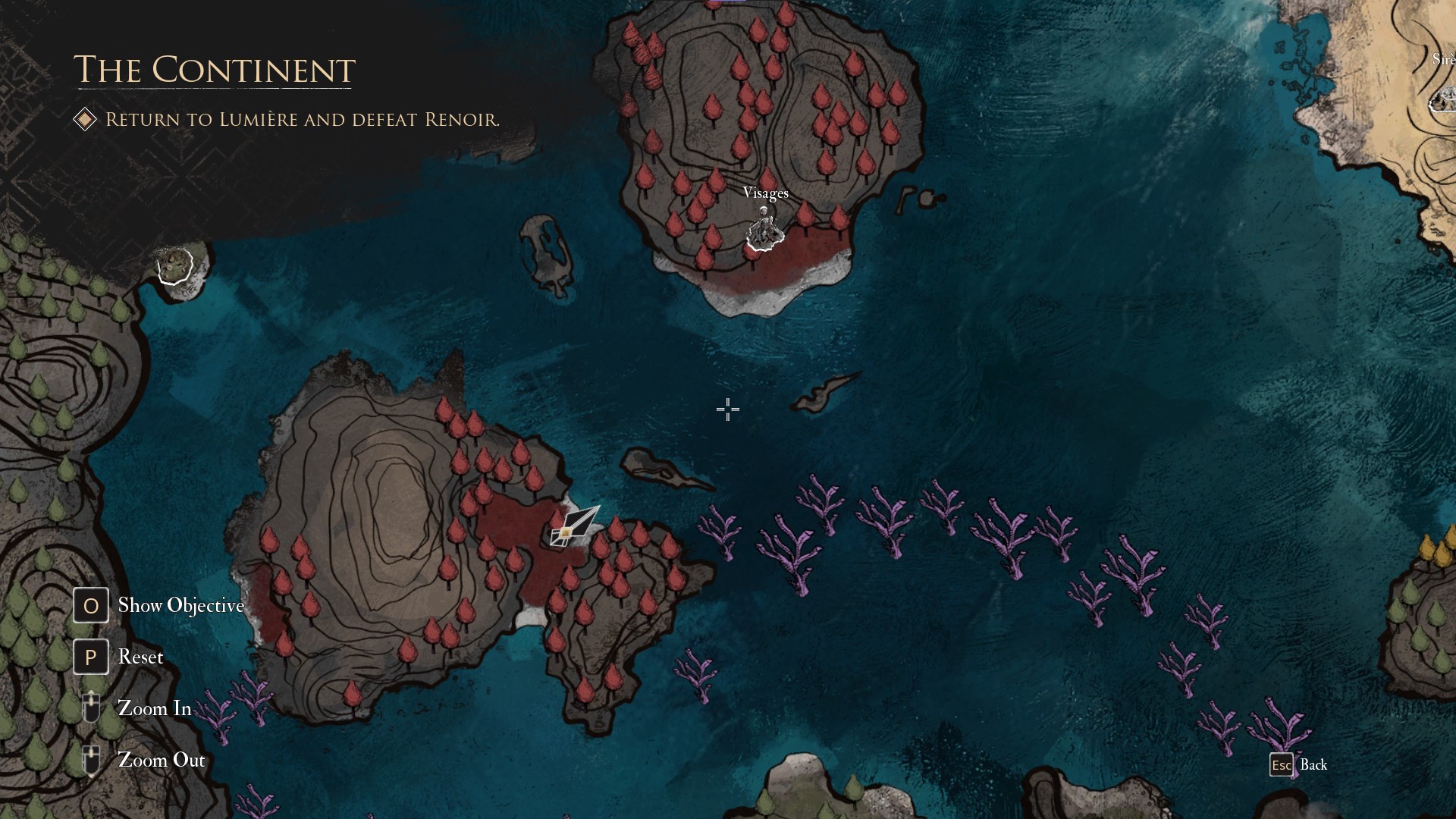Activate the Zoom In map control

pos(91,708)
